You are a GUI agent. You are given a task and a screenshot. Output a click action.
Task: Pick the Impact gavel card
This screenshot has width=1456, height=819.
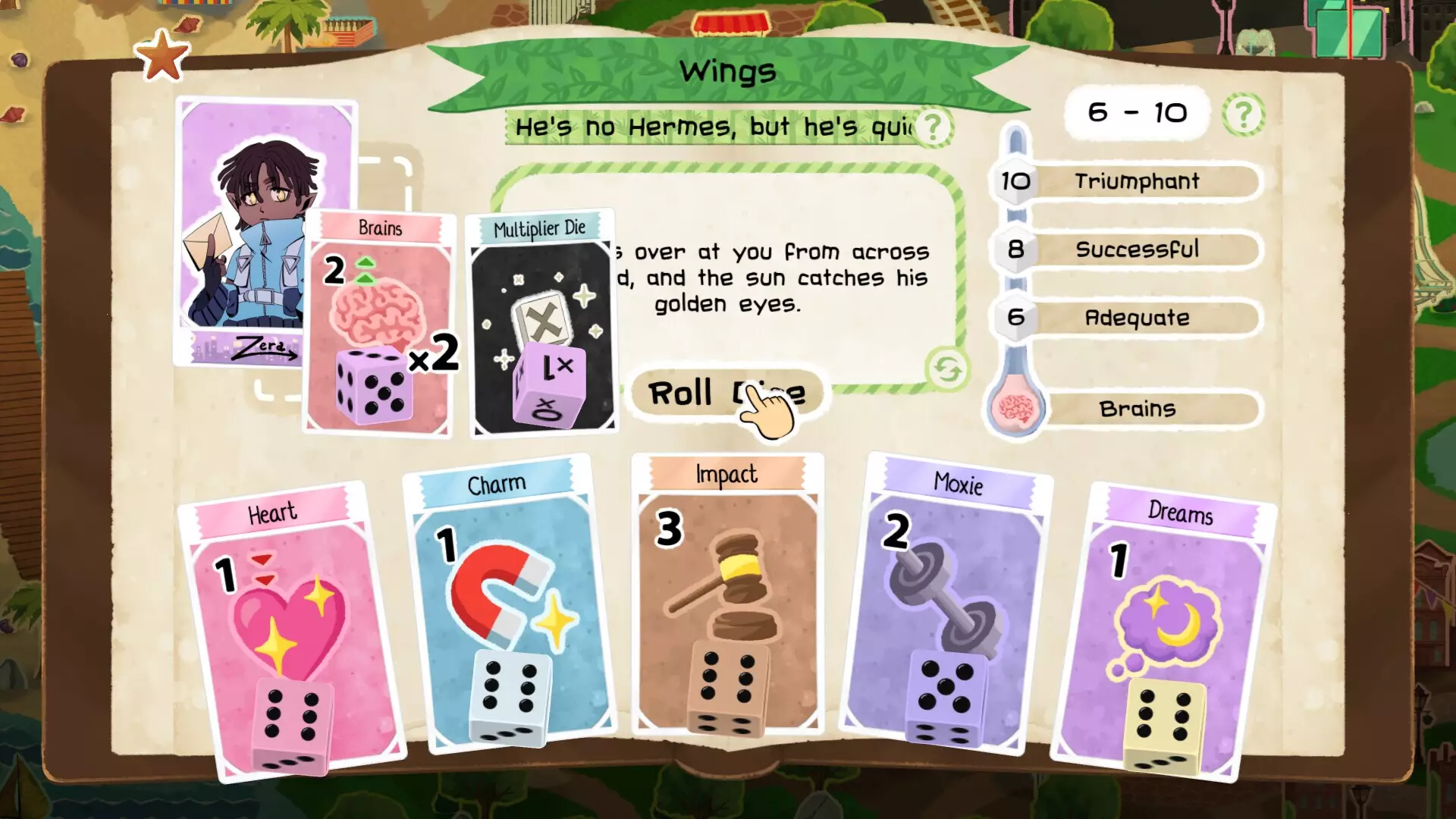[x=727, y=595]
